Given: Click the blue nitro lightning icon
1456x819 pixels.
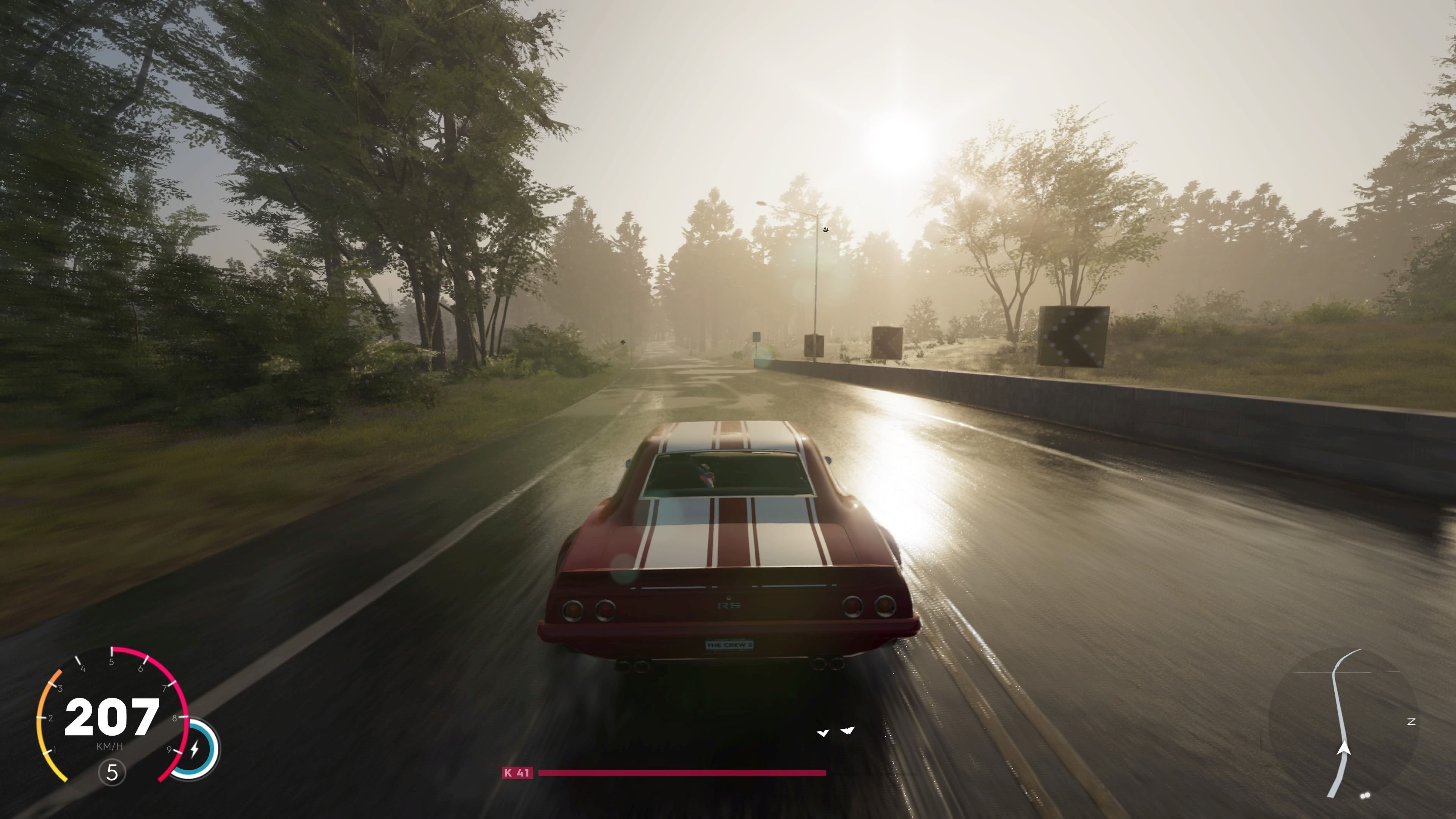Looking at the screenshot, I should pos(195,748).
